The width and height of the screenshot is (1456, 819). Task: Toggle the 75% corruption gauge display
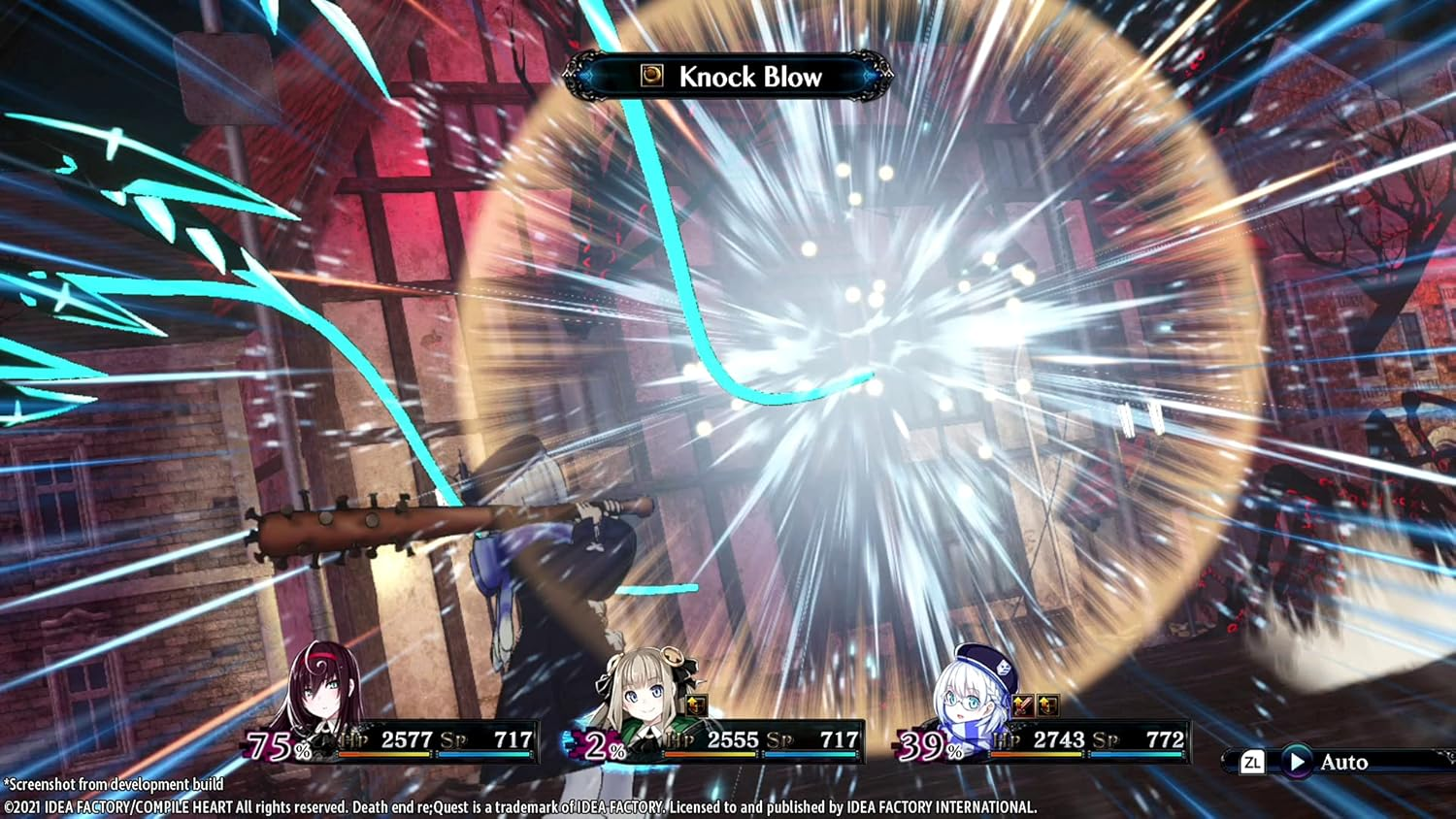point(277,745)
